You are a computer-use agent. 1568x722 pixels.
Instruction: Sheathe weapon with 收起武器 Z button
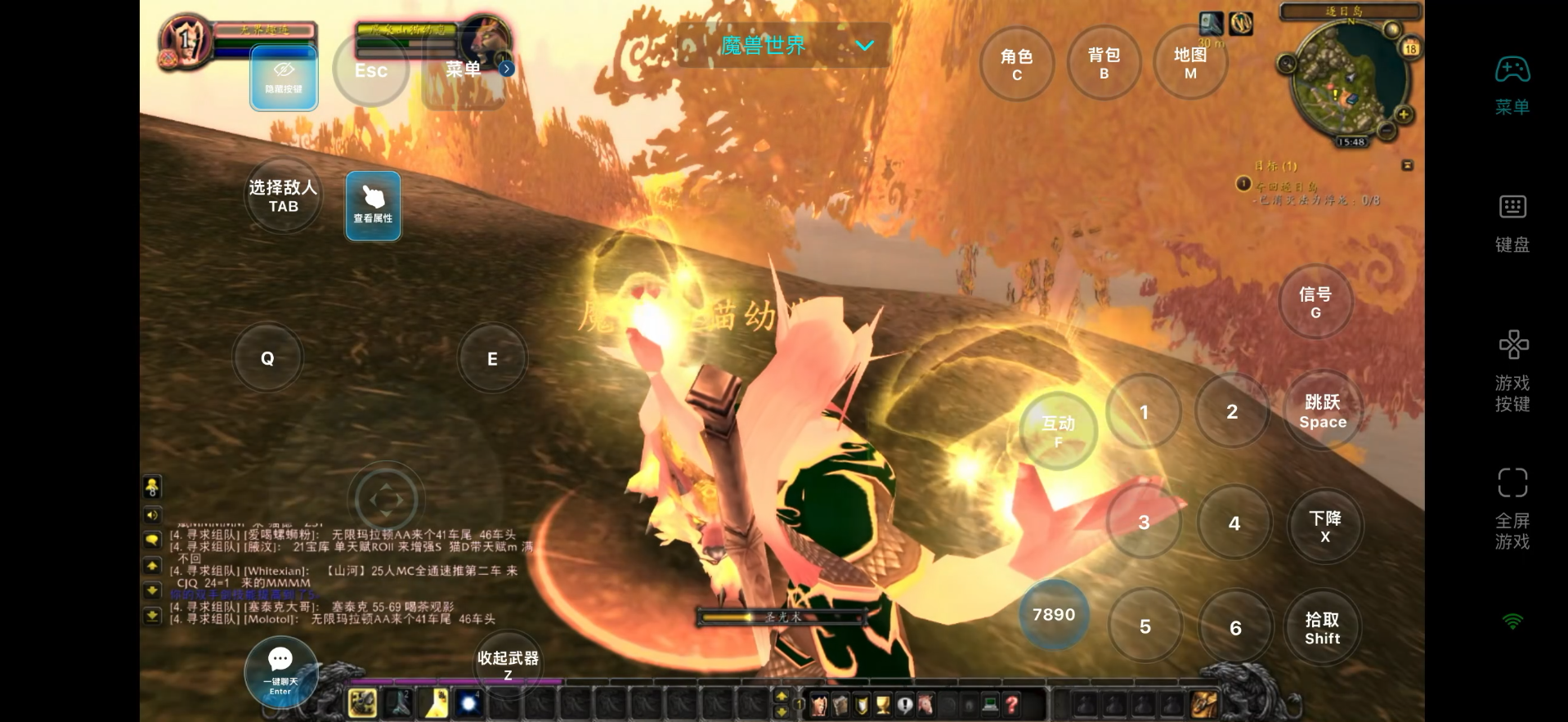tap(508, 664)
